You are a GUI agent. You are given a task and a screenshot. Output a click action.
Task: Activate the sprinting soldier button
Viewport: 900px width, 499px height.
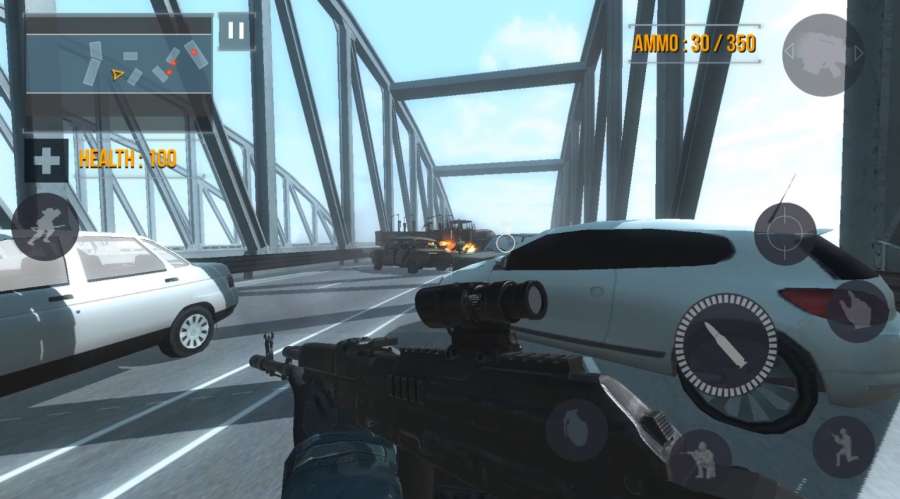(x=45, y=227)
